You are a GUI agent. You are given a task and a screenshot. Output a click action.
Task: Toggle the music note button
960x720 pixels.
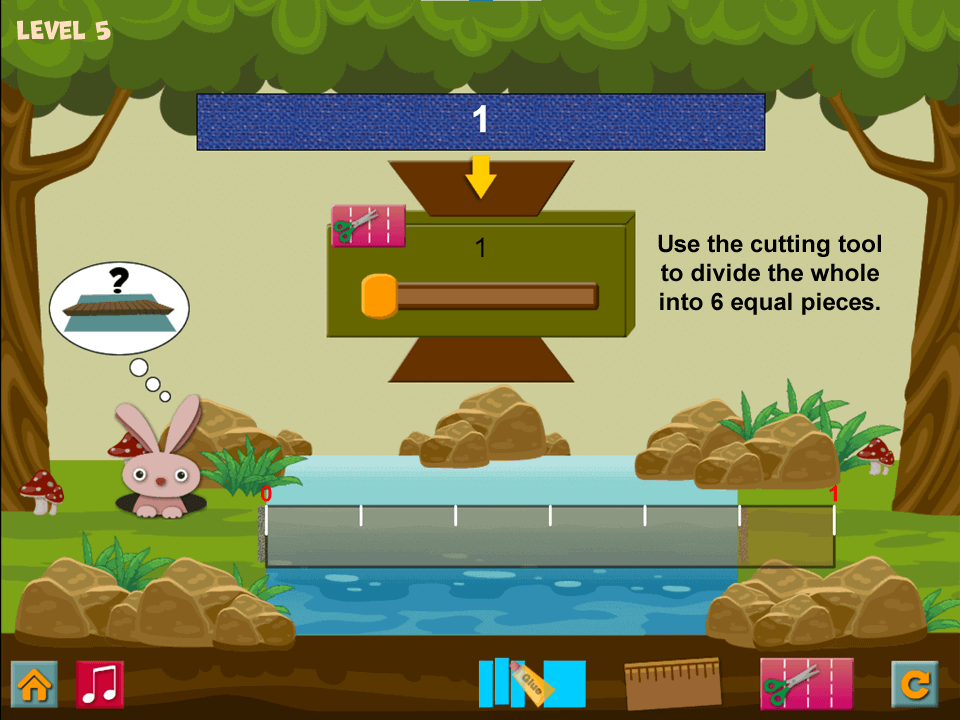click(100, 685)
